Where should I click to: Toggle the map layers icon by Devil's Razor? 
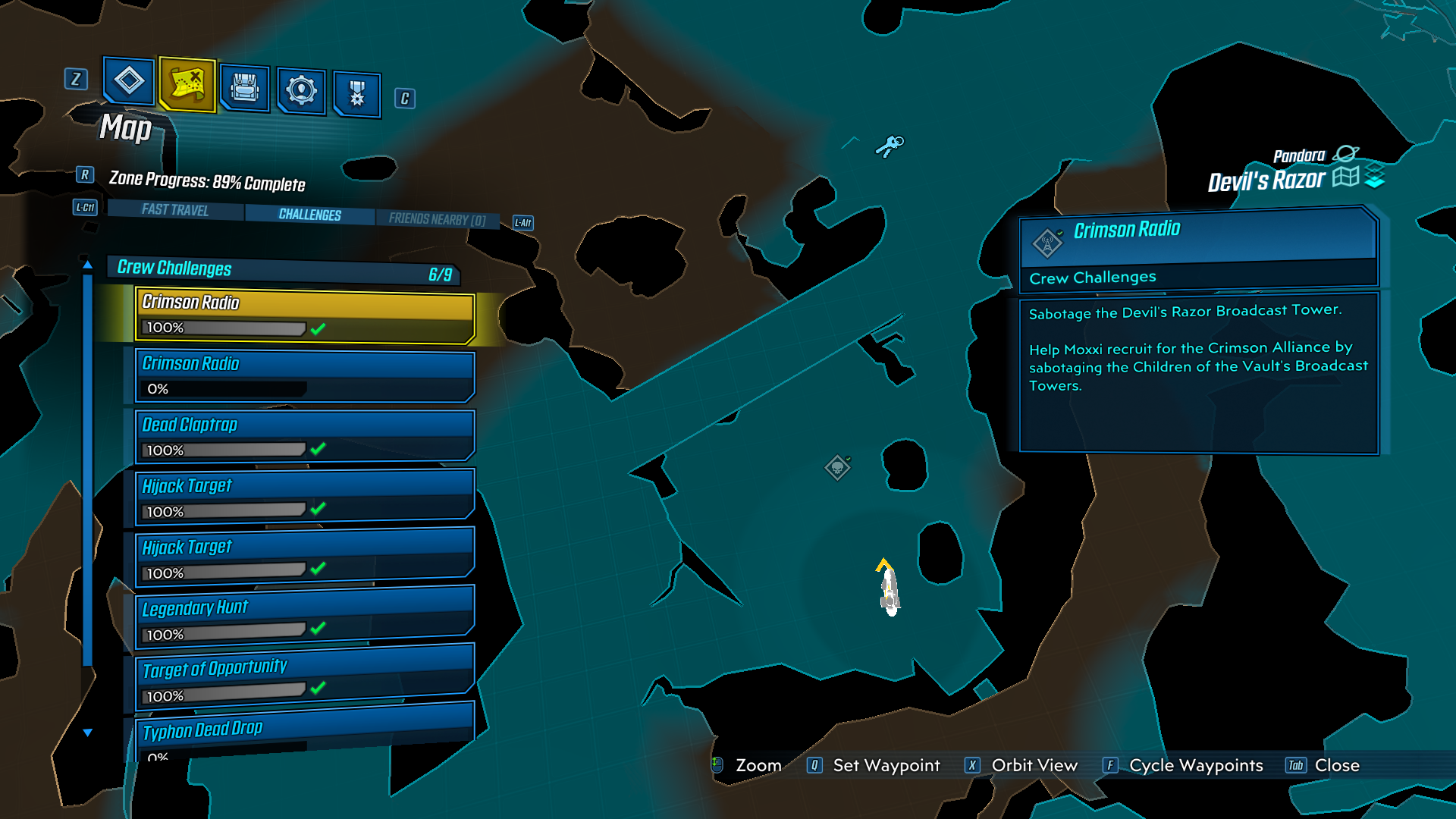pos(1374,177)
